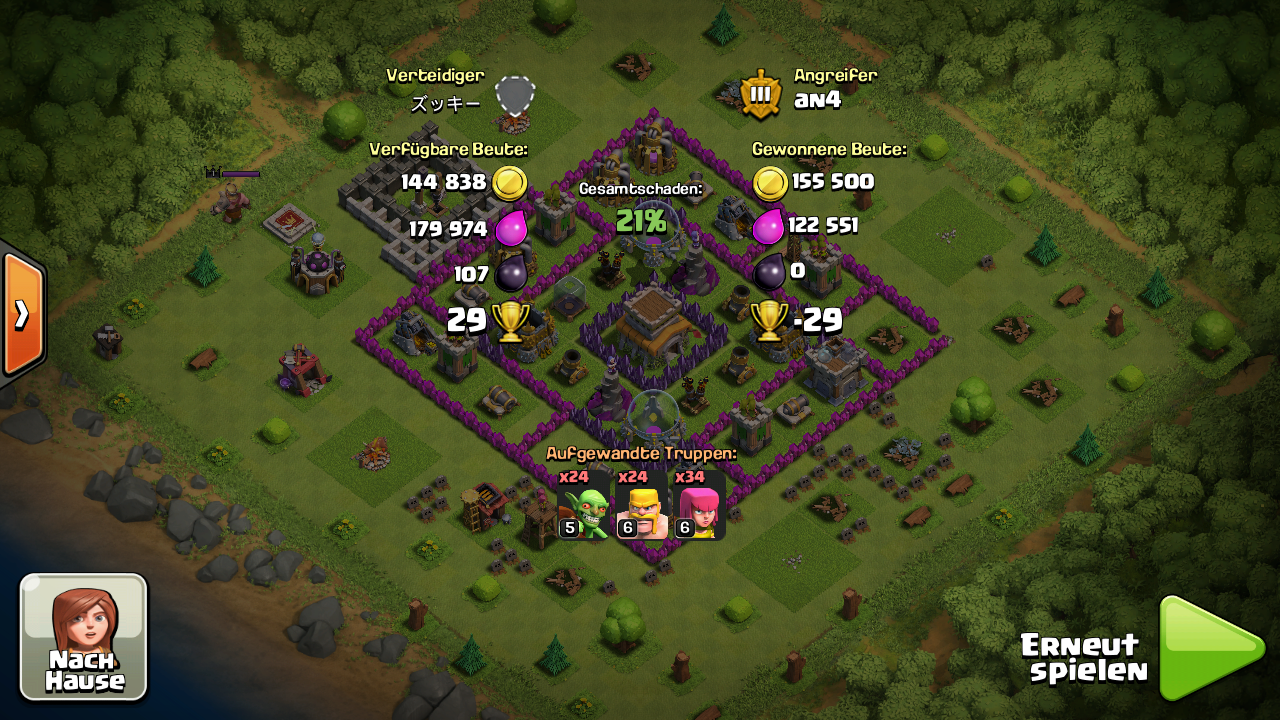Tap the attacker's league badge
This screenshot has height=720, width=1280.
point(761,95)
